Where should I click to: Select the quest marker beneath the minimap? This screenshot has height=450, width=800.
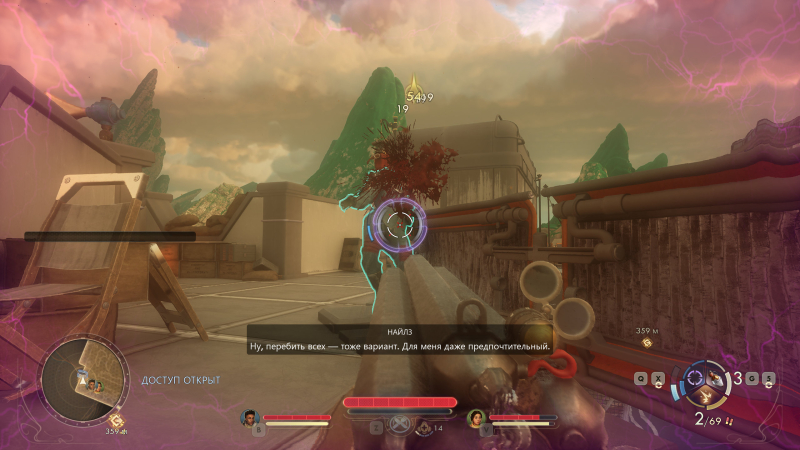[x=116, y=421]
